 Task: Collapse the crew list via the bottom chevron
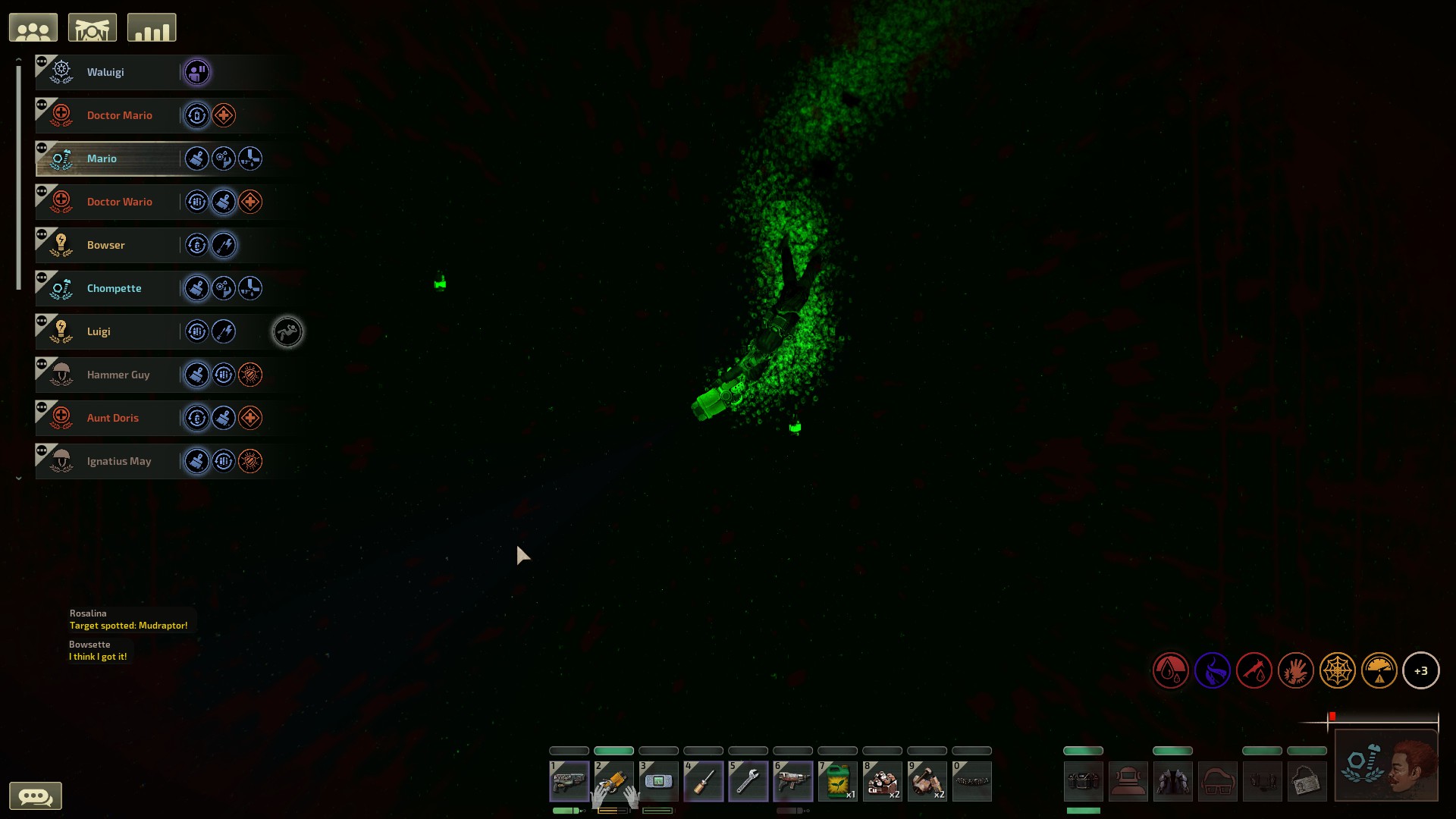[18, 478]
